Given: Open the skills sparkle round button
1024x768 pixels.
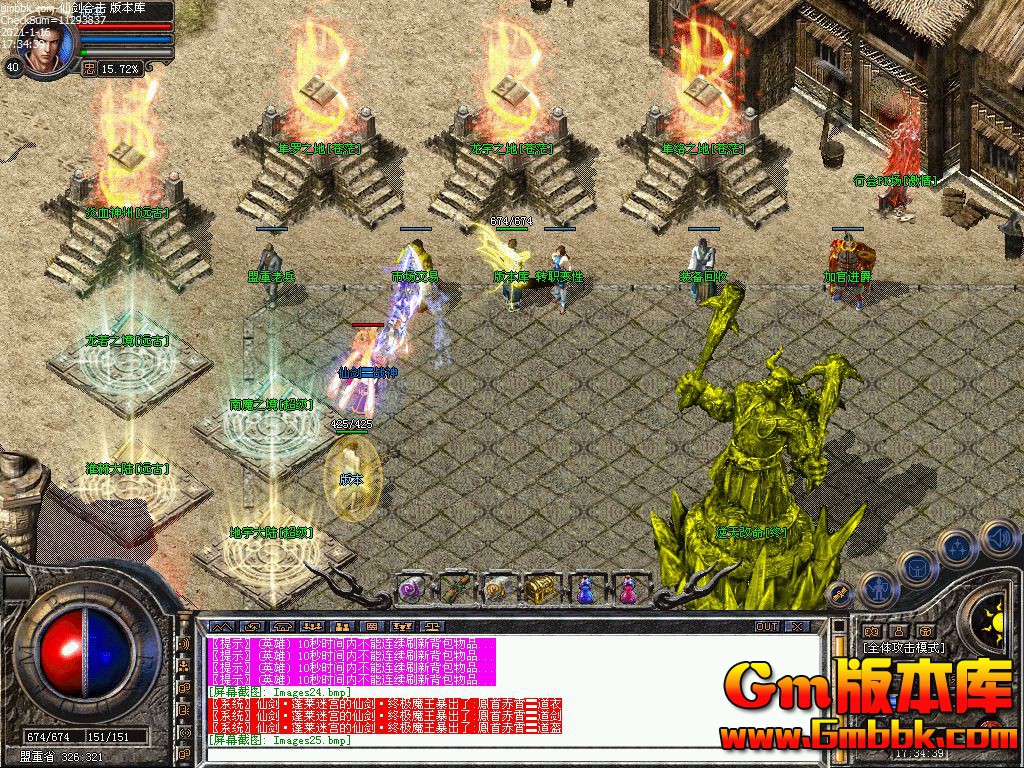Looking at the screenshot, I should 957,547.
